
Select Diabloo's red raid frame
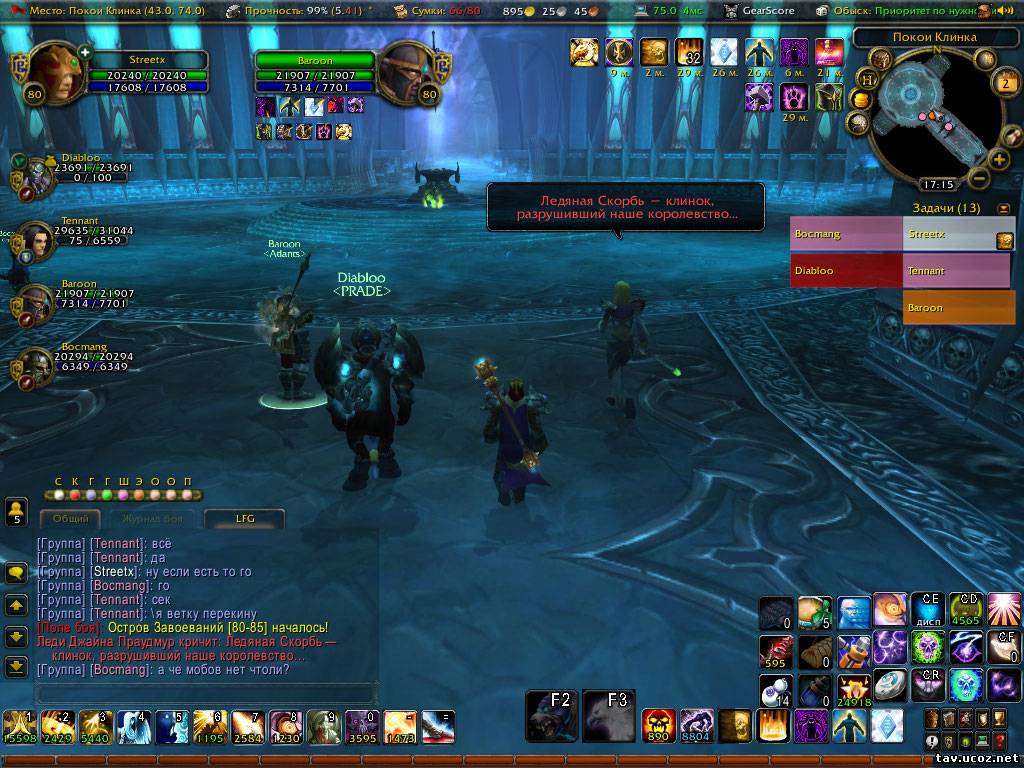coord(845,270)
